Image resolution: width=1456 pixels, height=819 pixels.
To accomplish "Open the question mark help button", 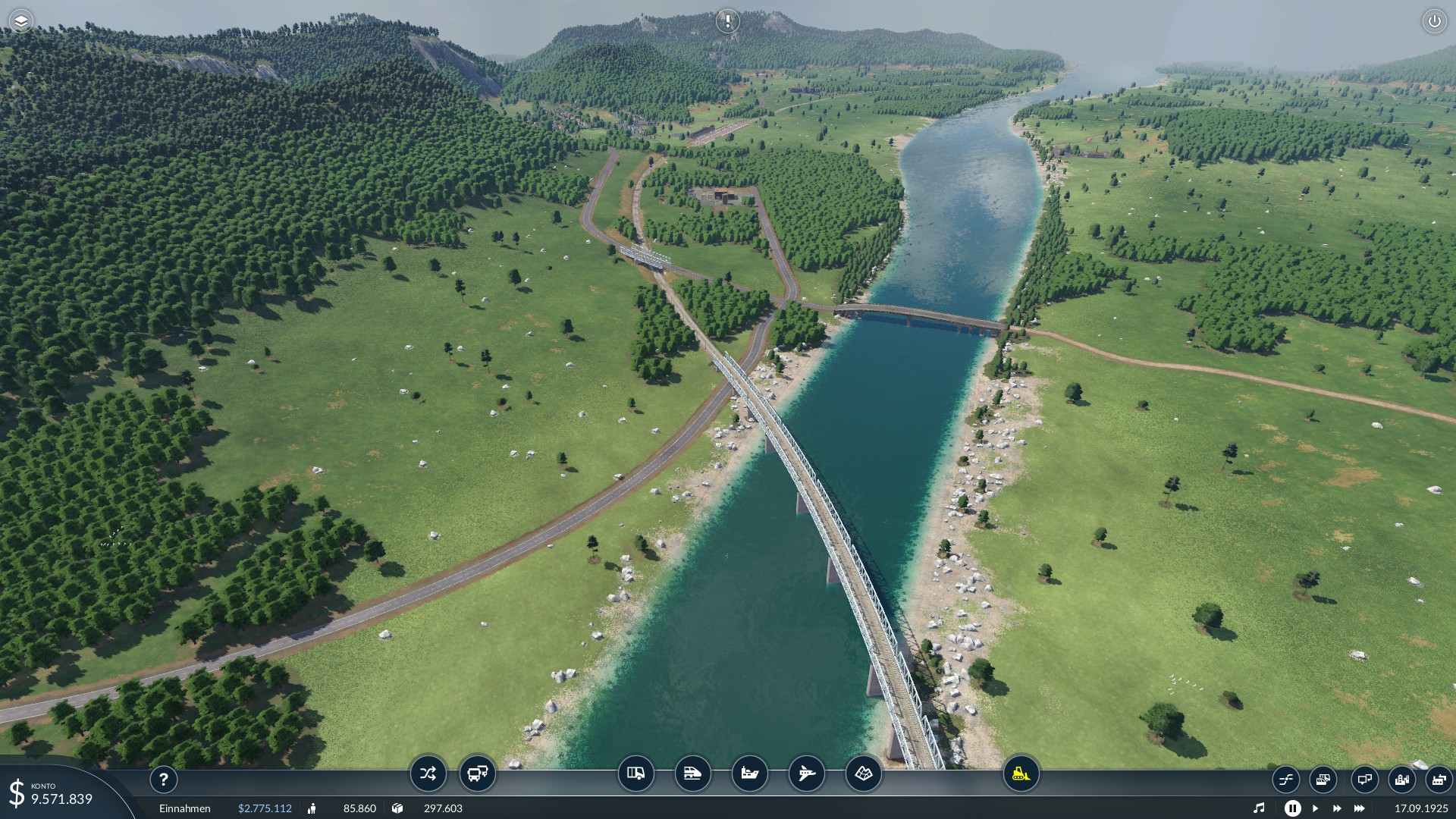I will [x=163, y=779].
